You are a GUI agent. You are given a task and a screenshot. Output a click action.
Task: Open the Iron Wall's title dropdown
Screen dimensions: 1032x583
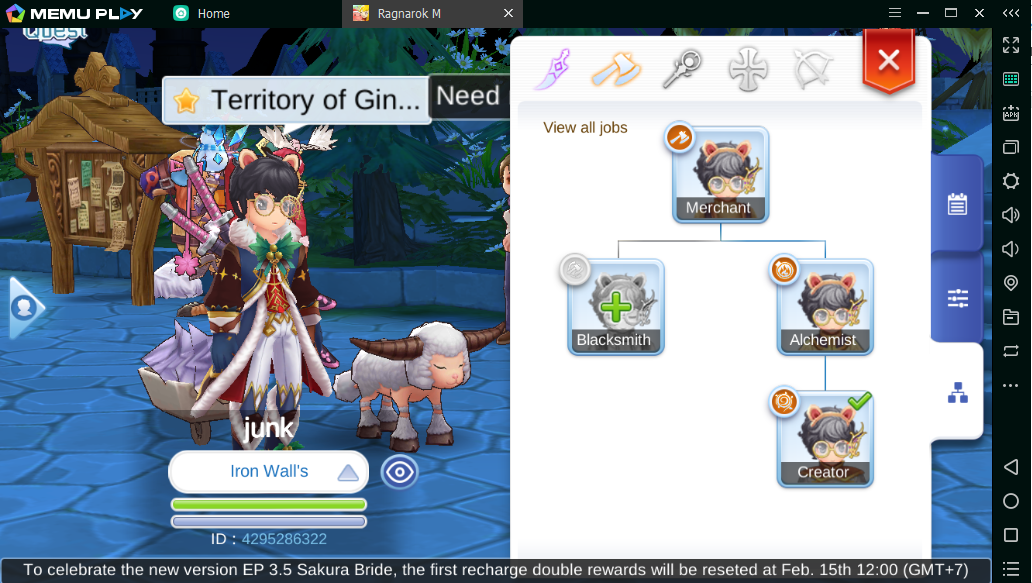pos(268,472)
